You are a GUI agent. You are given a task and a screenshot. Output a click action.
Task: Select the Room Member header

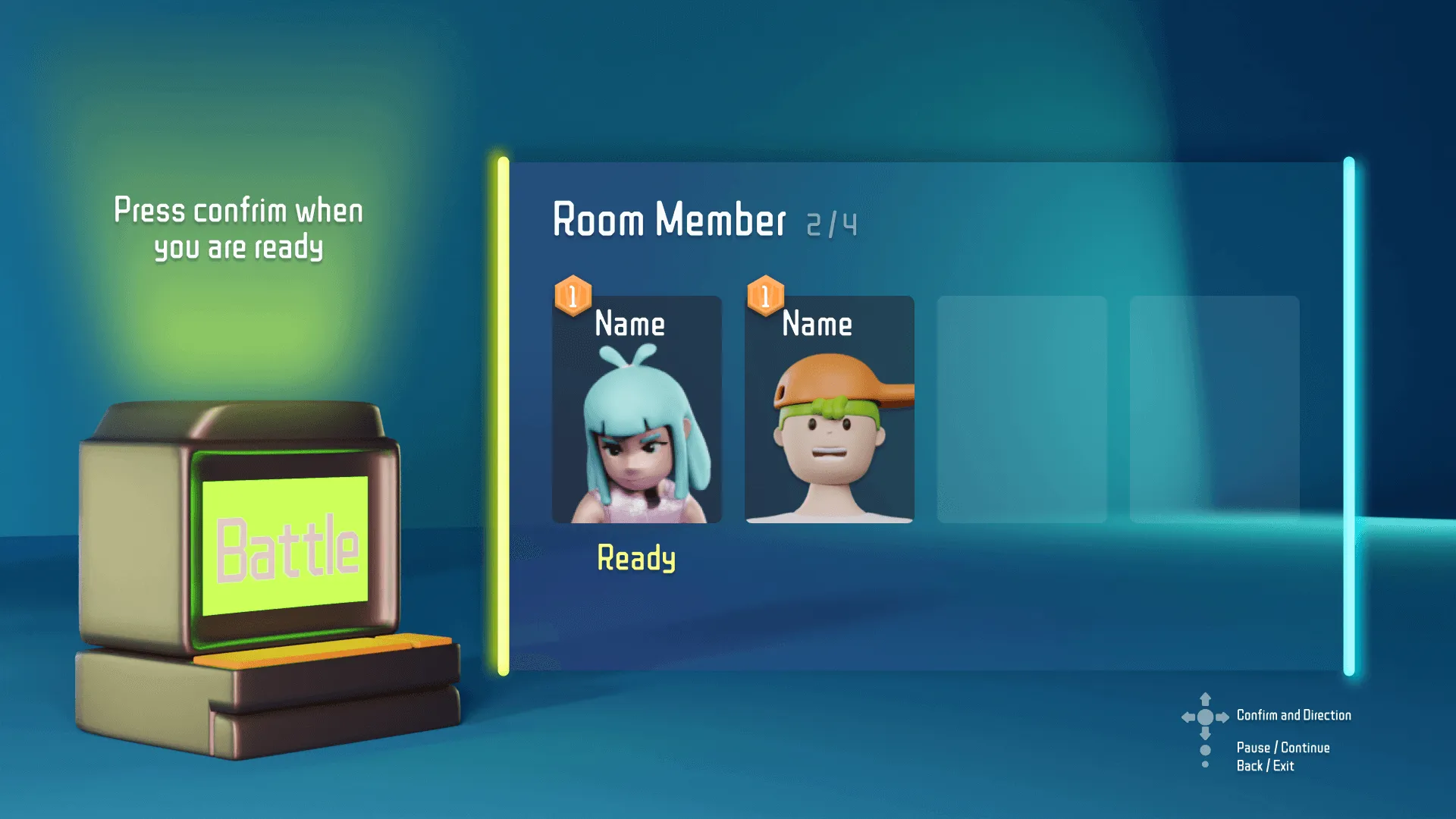[x=670, y=221]
